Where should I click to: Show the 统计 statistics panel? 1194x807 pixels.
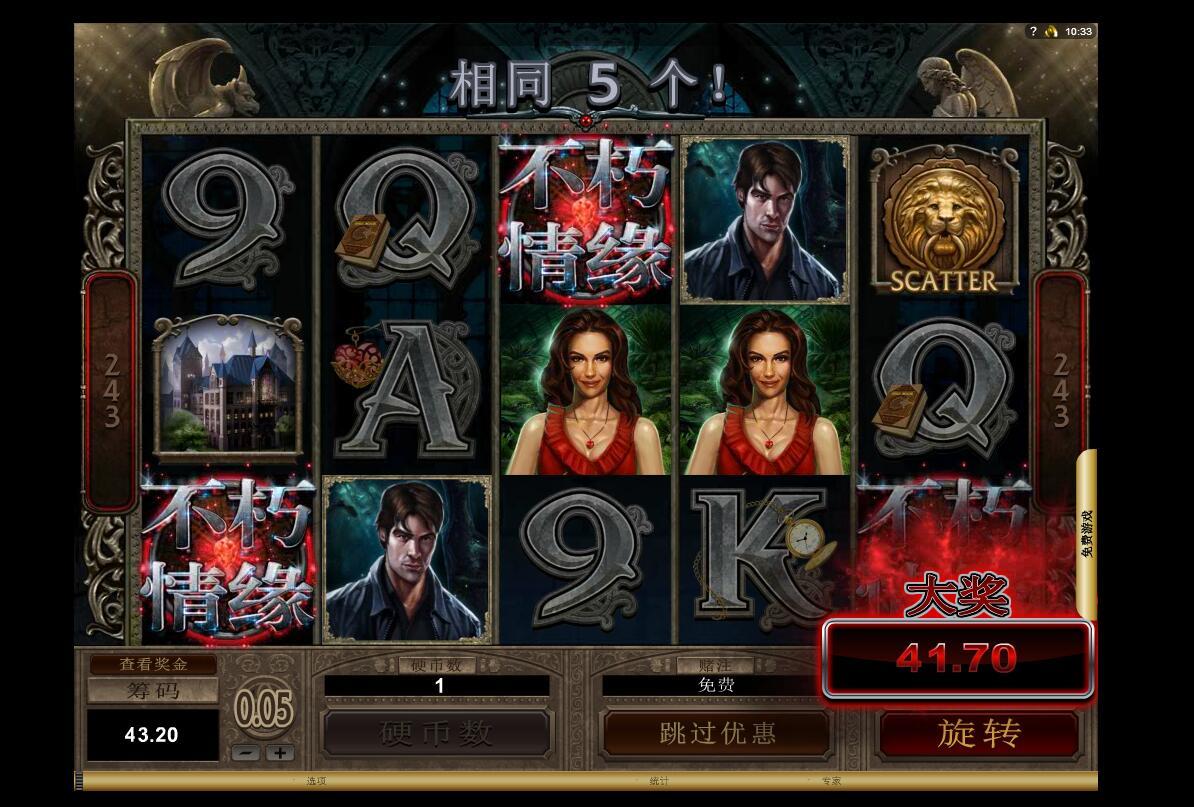pos(659,781)
